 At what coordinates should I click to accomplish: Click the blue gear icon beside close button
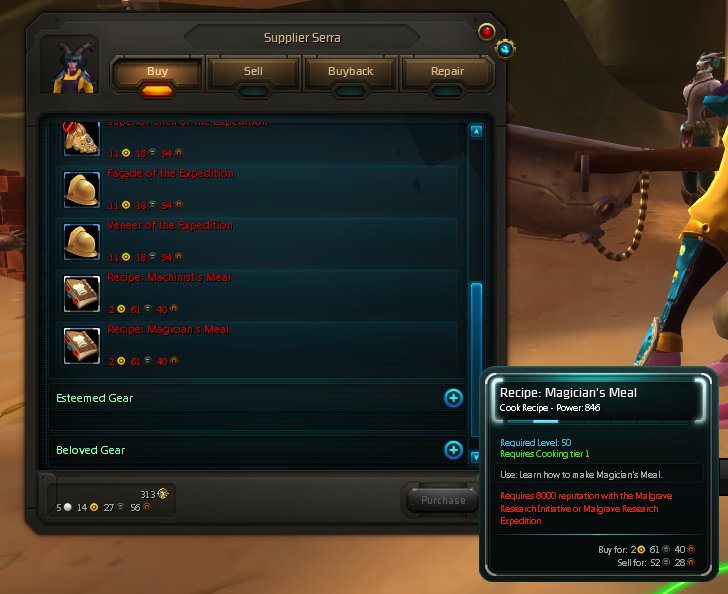pyautogui.click(x=506, y=48)
